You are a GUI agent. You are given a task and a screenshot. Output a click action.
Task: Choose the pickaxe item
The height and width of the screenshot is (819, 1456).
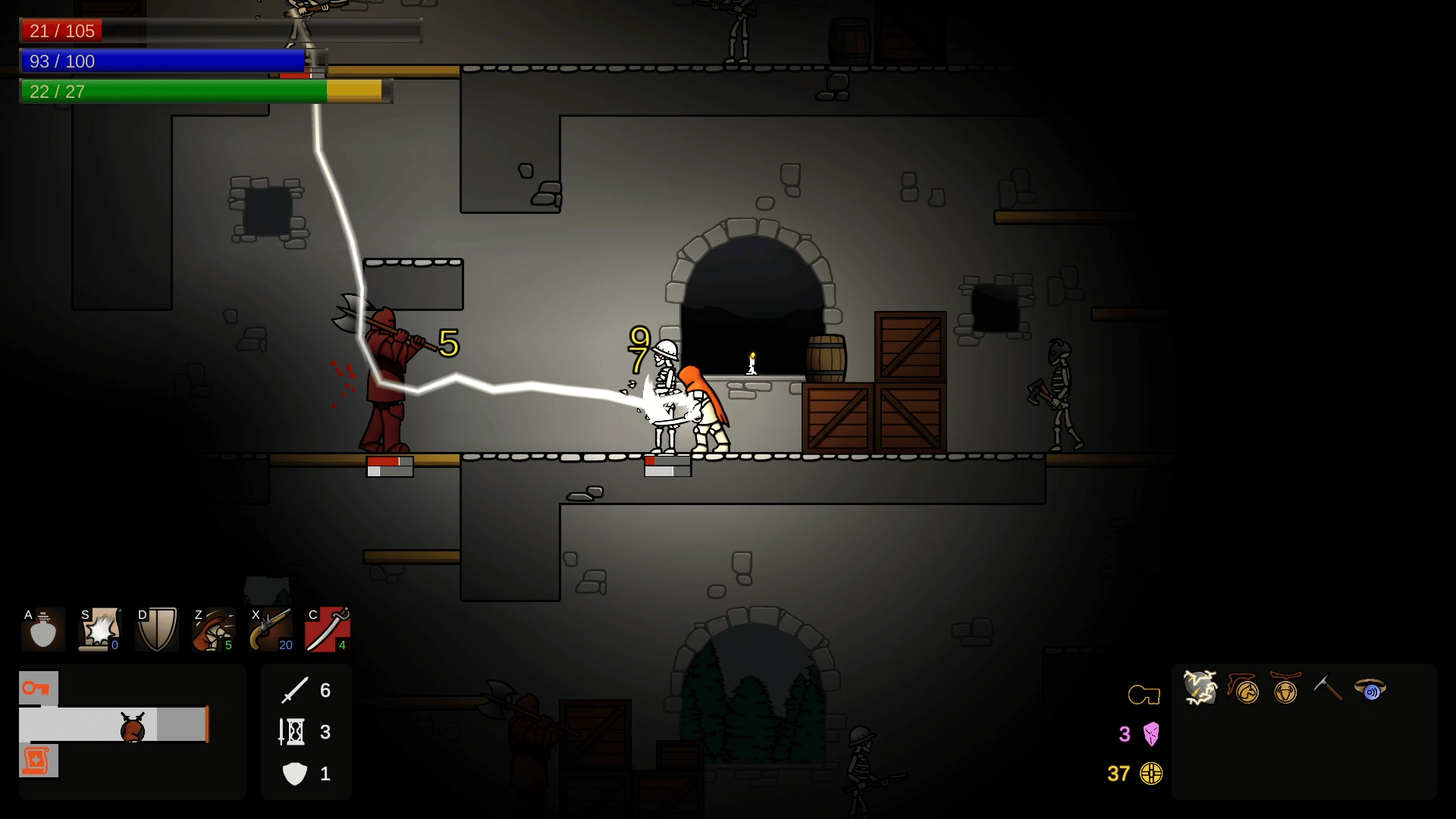click(1327, 689)
